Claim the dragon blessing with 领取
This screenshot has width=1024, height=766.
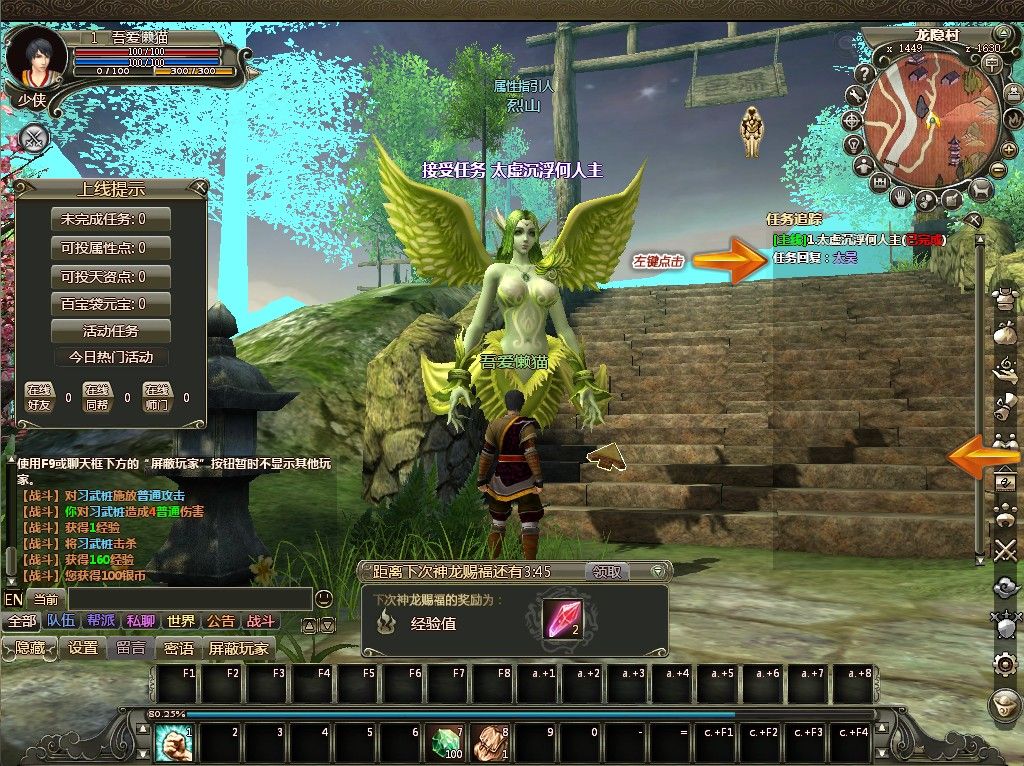(x=608, y=572)
